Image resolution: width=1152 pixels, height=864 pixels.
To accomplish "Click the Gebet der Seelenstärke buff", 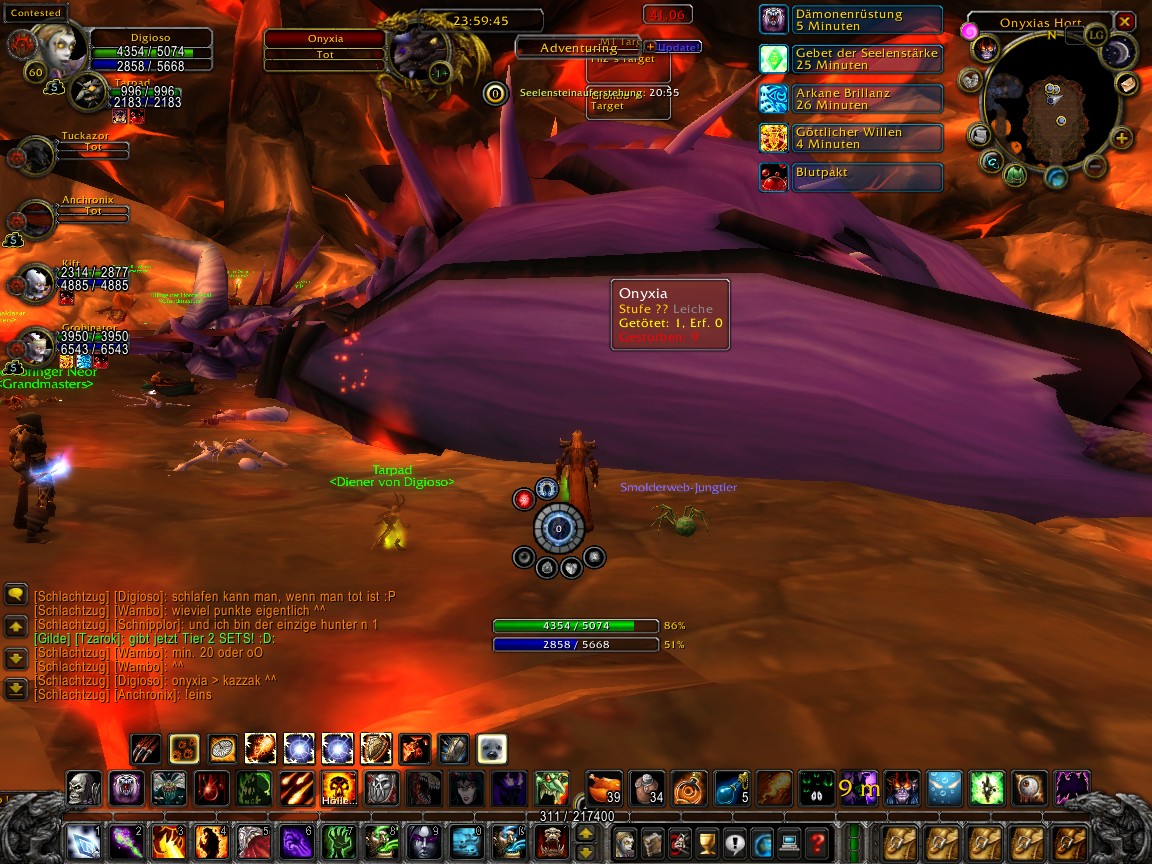I will pyautogui.click(x=850, y=59).
